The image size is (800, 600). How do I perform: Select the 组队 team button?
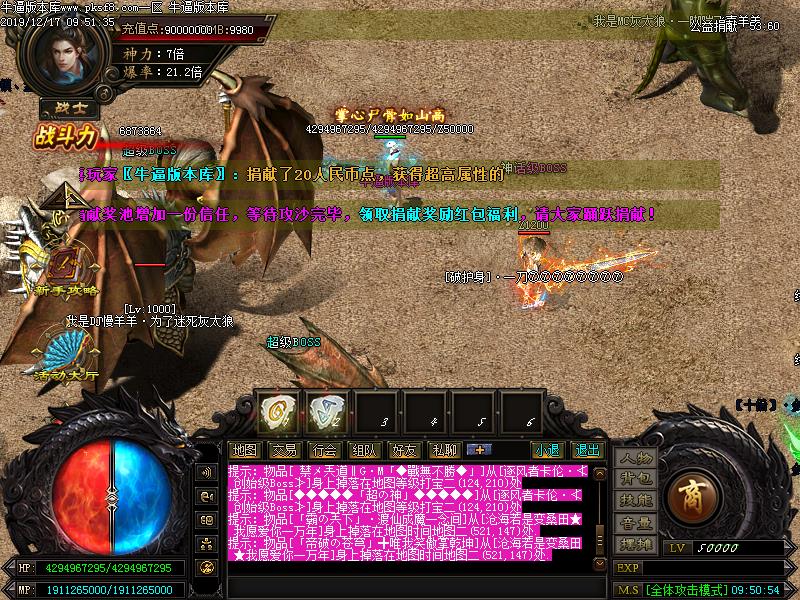click(x=364, y=450)
